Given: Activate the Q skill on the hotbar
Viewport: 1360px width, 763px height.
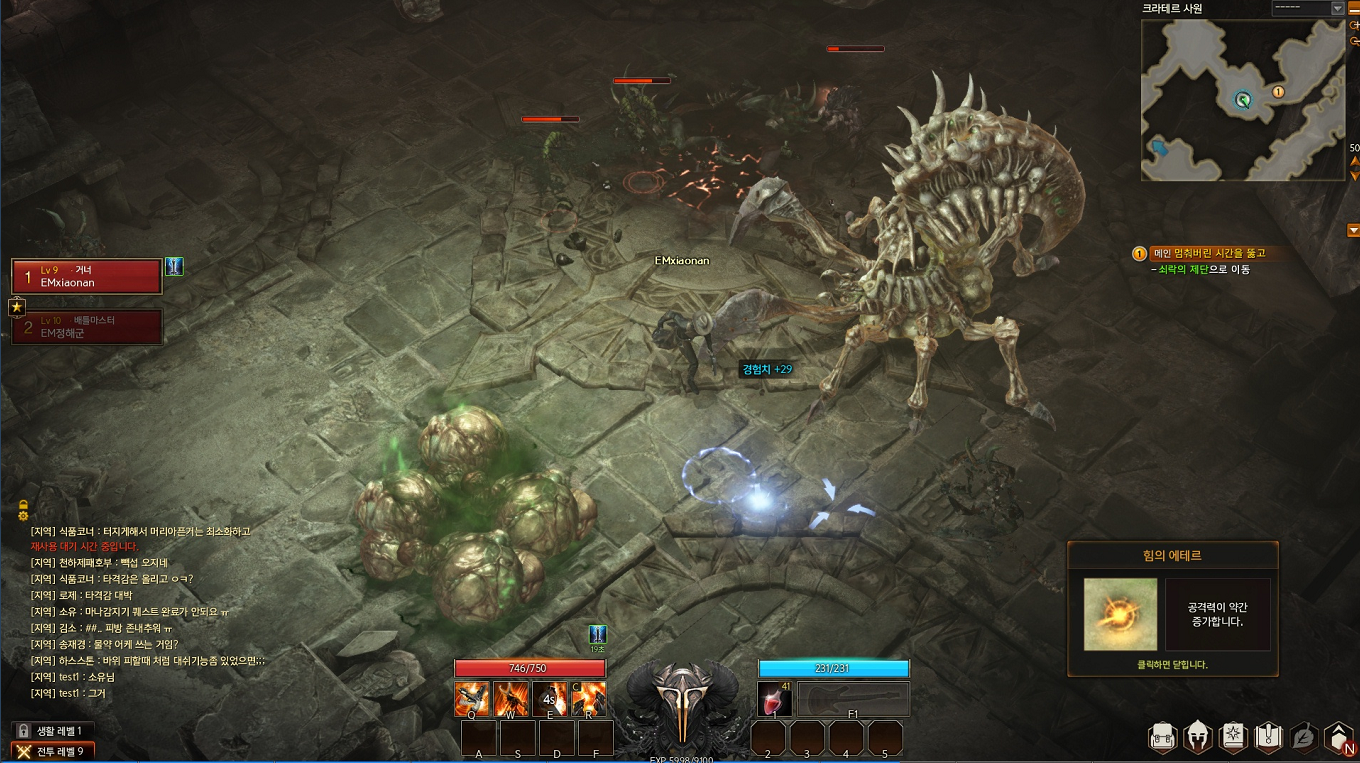Looking at the screenshot, I should click(x=472, y=699).
